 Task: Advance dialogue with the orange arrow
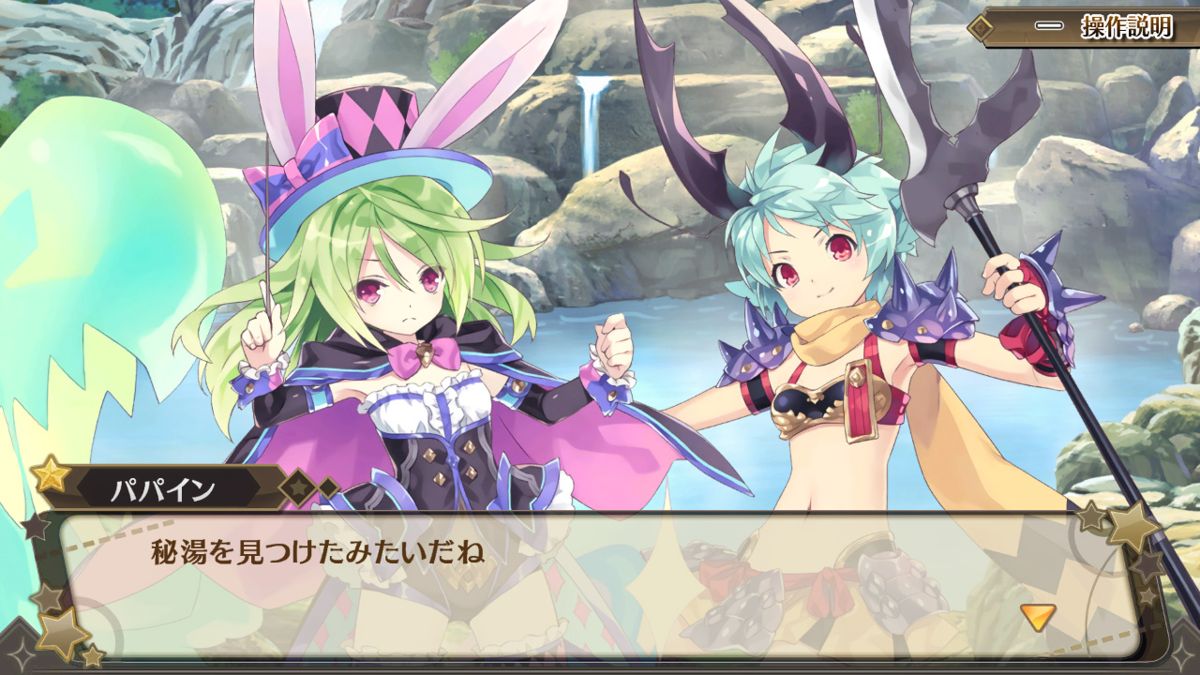tap(1037, 617)
